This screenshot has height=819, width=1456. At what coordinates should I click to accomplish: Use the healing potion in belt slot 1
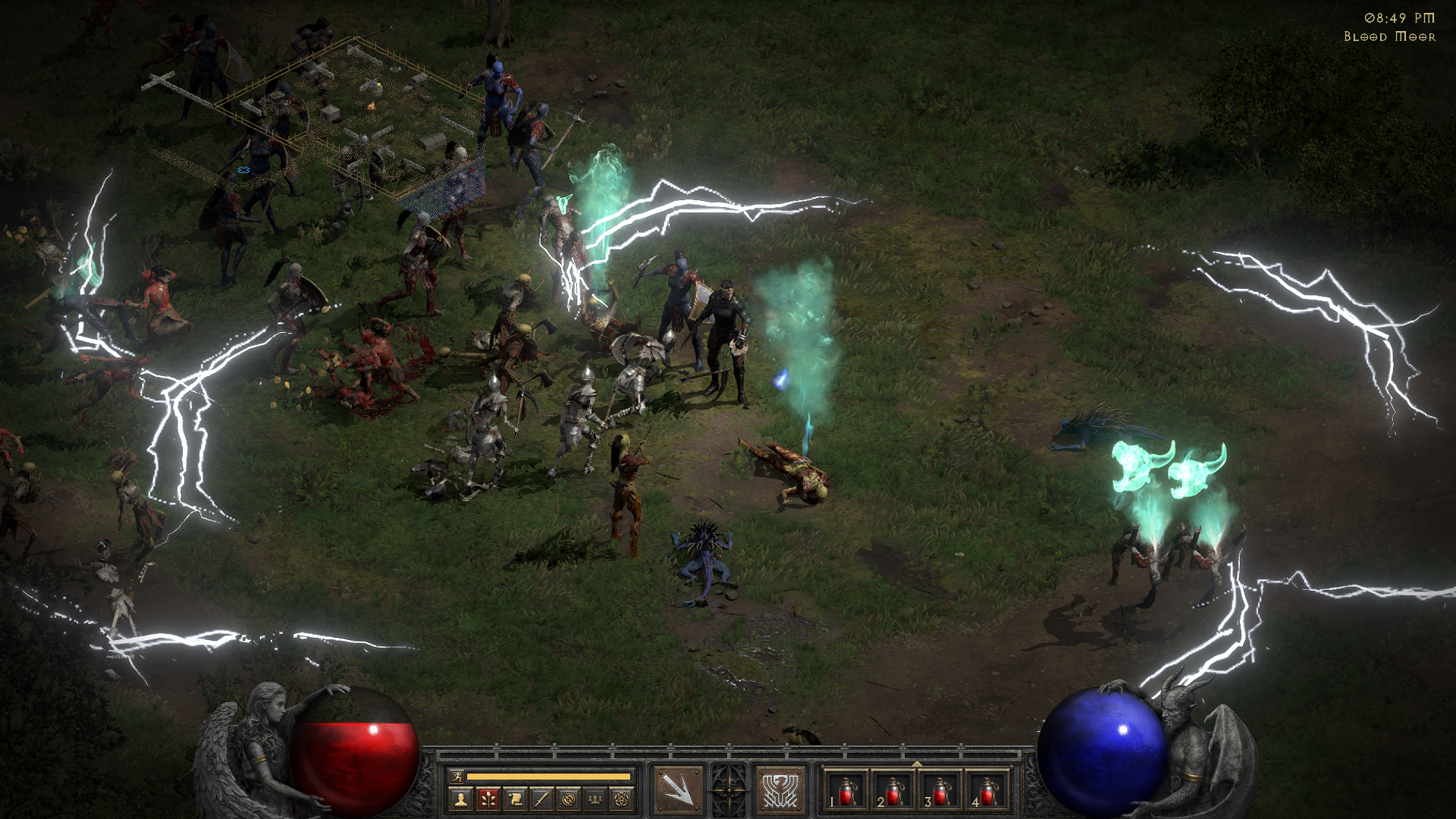846,790
